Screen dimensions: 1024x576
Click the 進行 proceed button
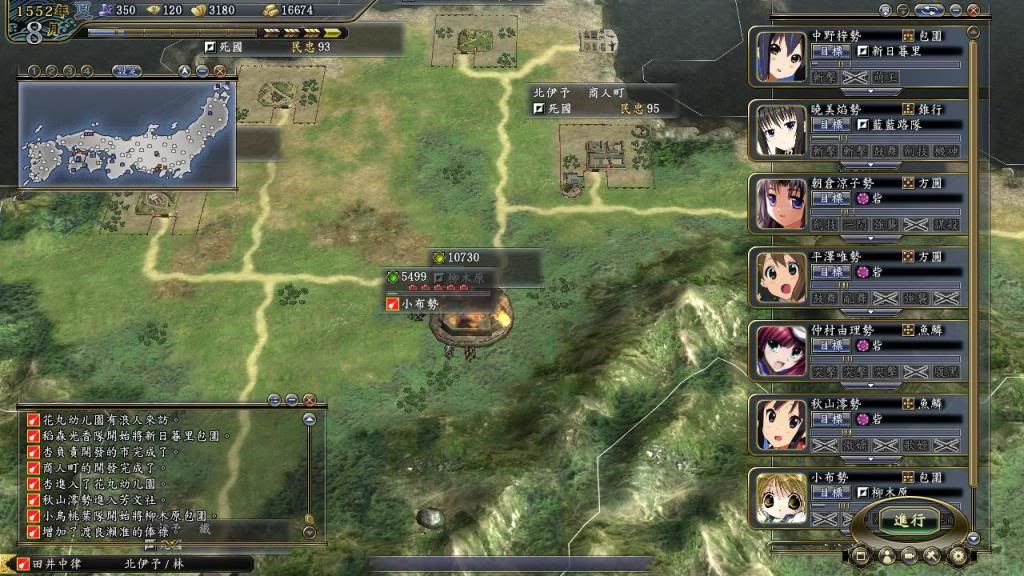(x=909, y=520)
